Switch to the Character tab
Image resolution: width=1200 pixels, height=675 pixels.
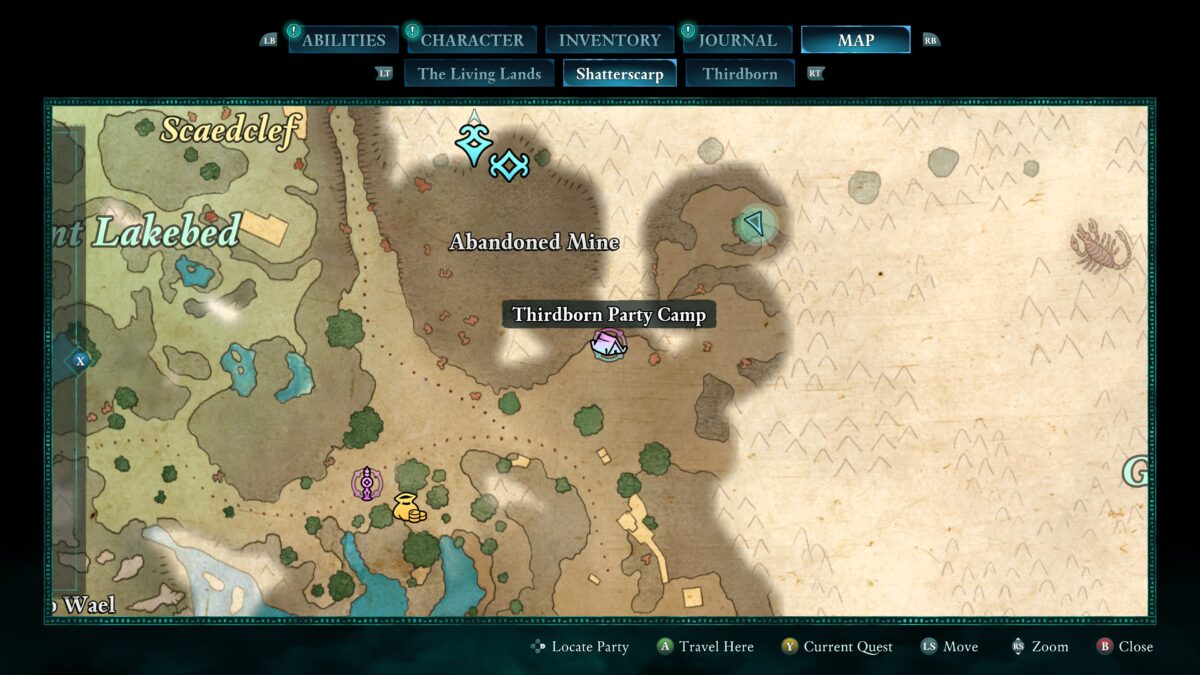pyautogui.click(x=472, y=40)
